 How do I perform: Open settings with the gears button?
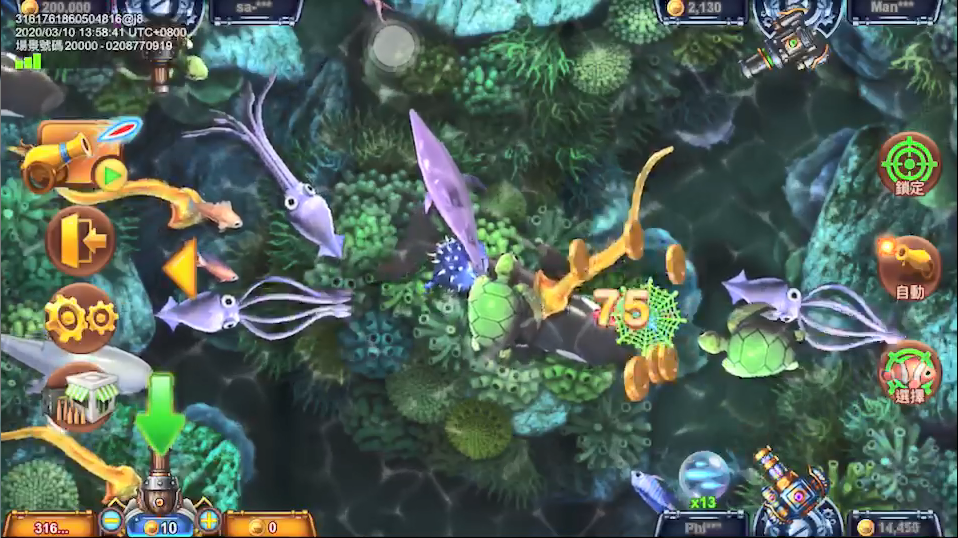pyautogui.click(x=80, y=318)
